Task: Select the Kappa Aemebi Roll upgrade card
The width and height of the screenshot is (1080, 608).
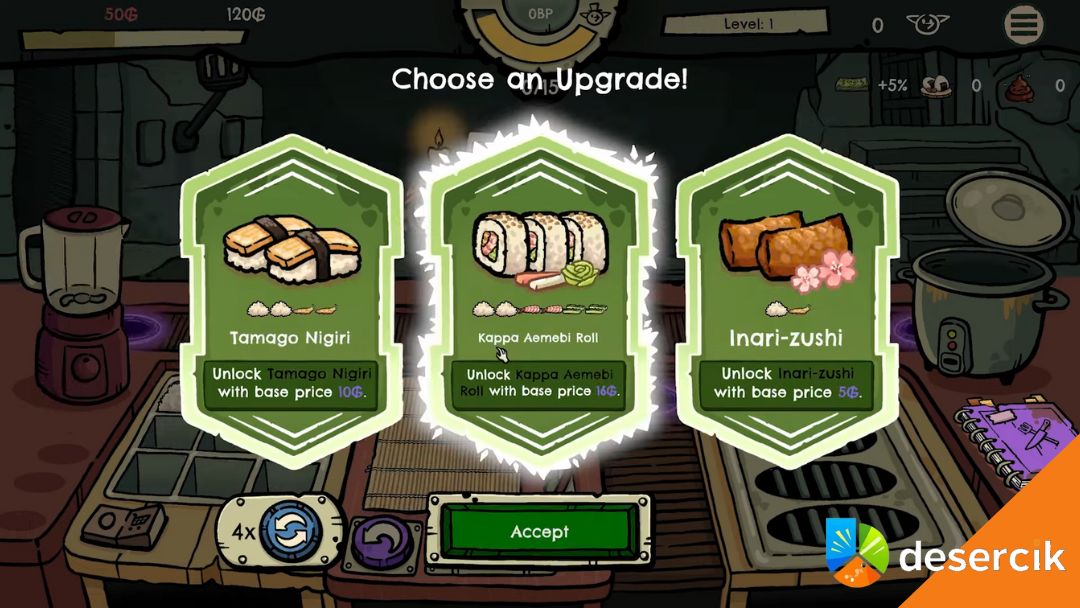Action: coord(540,298)
